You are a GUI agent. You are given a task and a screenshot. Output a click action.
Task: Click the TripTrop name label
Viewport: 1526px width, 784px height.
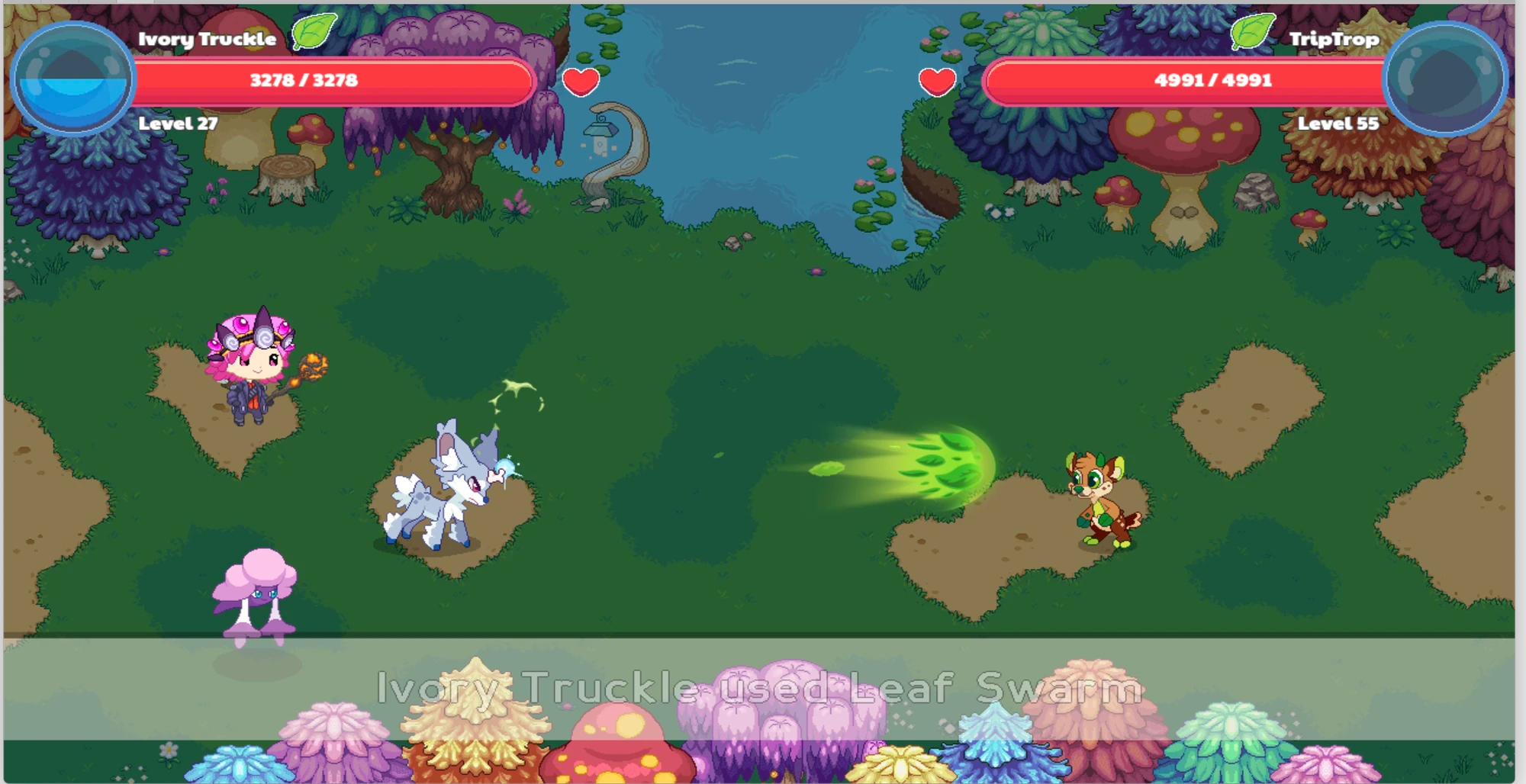point(1335,40)
